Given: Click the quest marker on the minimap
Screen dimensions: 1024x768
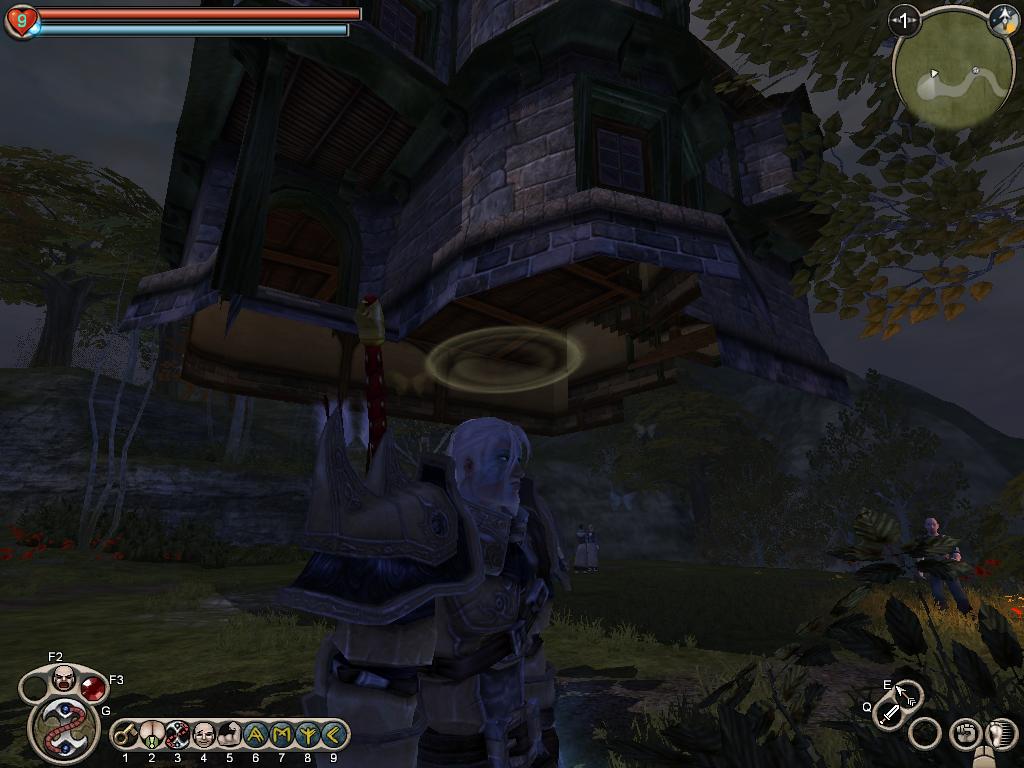Looking at the screenshot, I should pyautogui.click(x=975, y=71).
